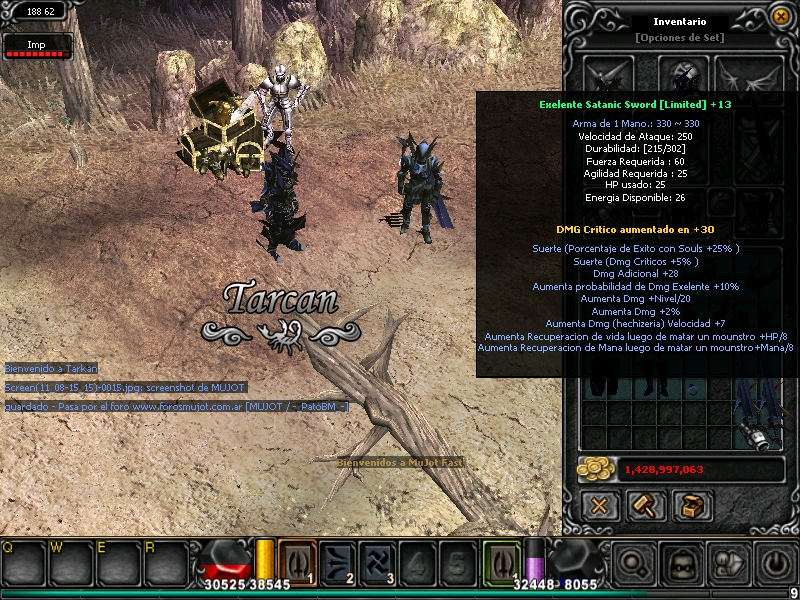This screenshot has width=800, height=600.
Task: Open the magnifying glass menu button
Action: 634,565
